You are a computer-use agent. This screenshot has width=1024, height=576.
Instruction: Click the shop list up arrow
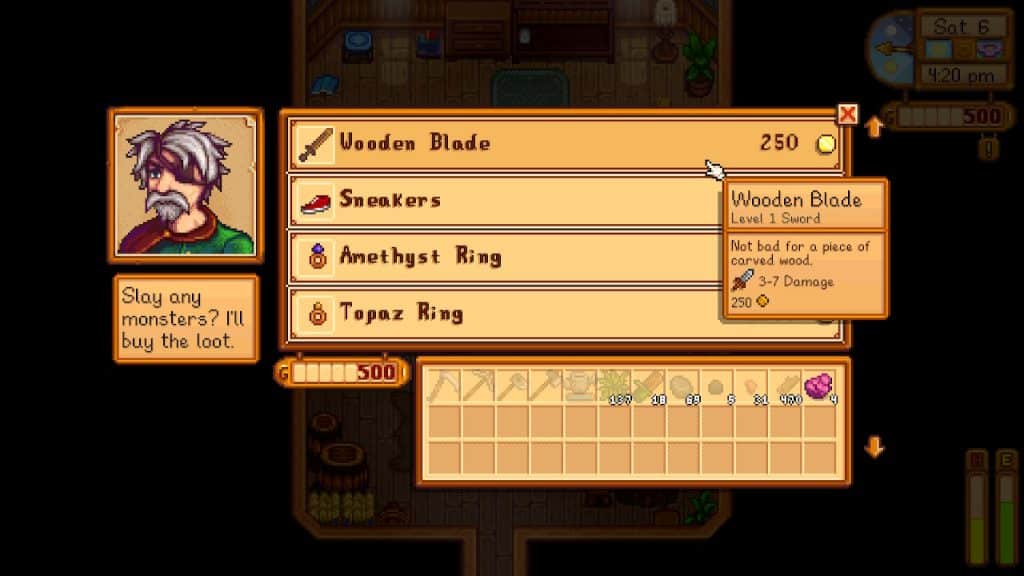pyautogui.click(x=874, y=128)
